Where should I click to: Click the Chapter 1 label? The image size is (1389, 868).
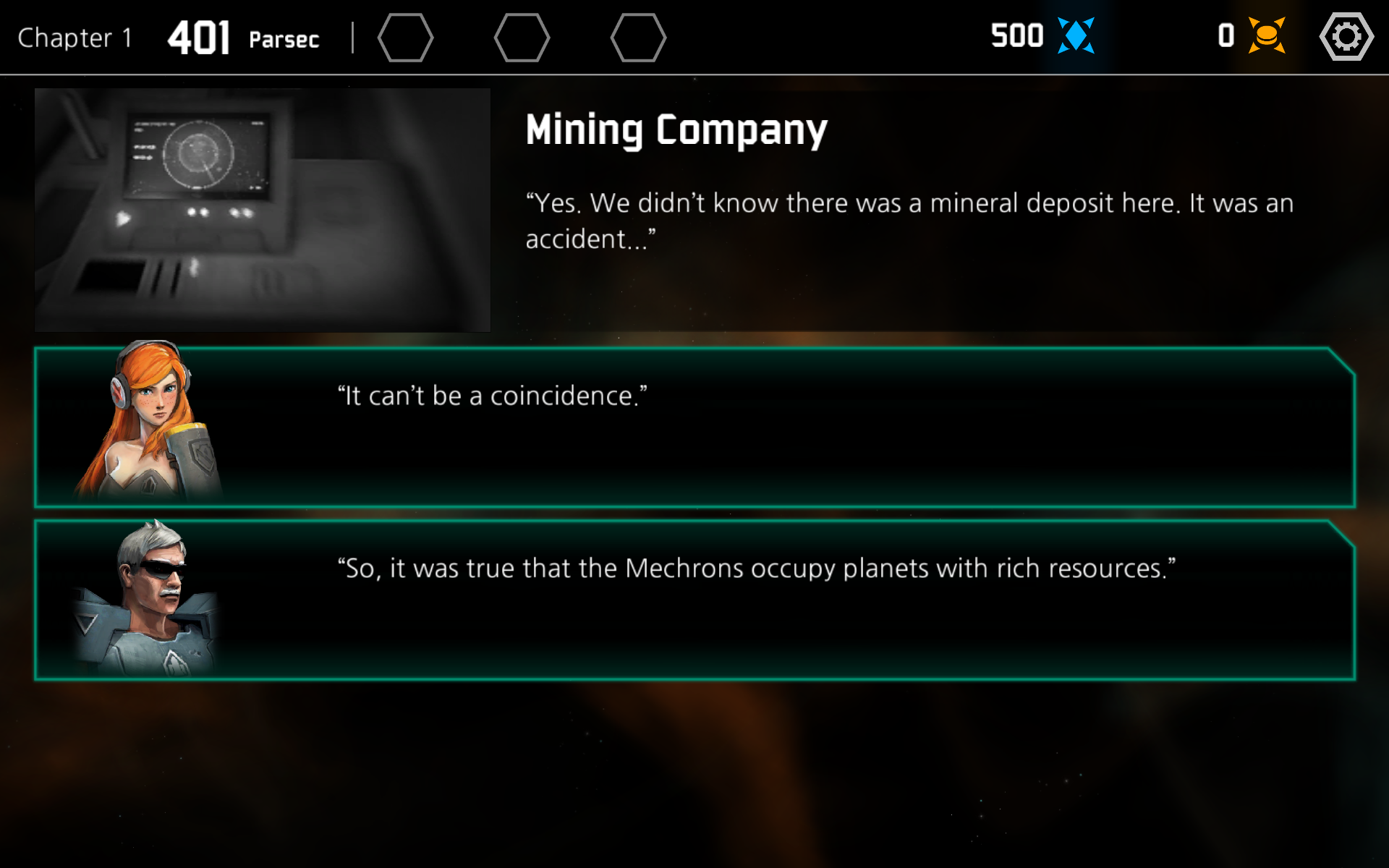73,38
